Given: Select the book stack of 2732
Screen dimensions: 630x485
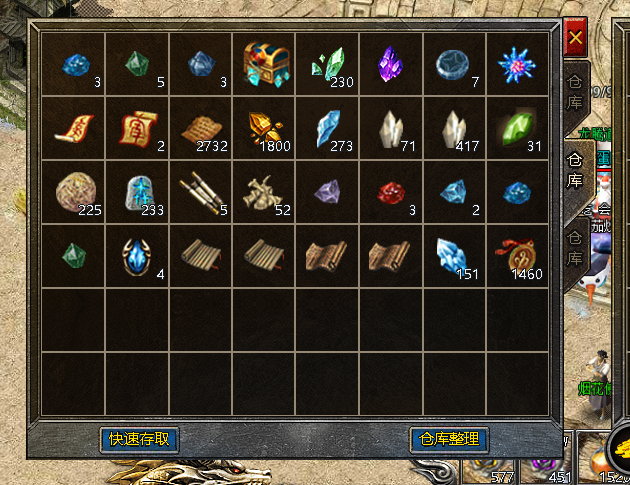Looking at the screenshot, I should pyautogui.click(x=202, y=128).
